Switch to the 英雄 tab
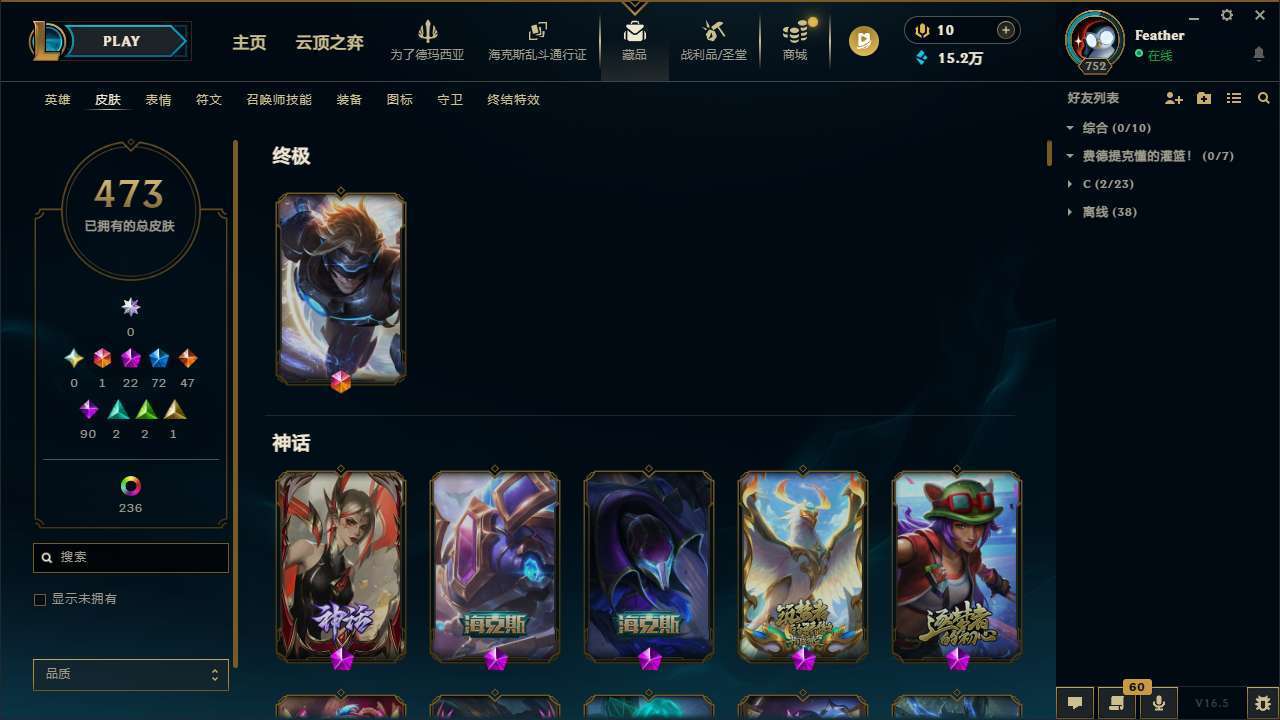1280x720 pixels. pyautogui.click(x=57, y=100)
